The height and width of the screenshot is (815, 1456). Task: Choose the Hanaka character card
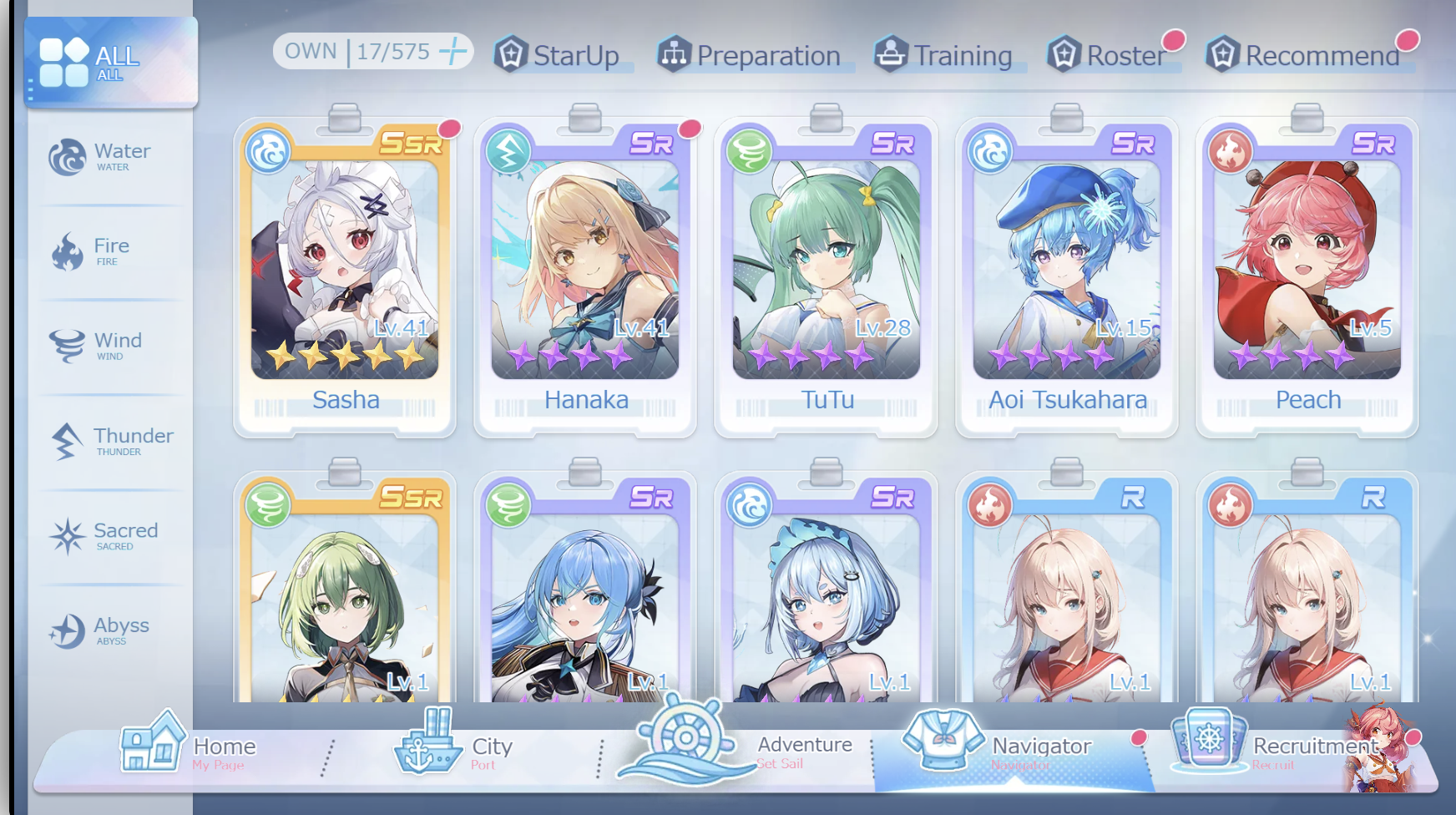pos(585,276)
